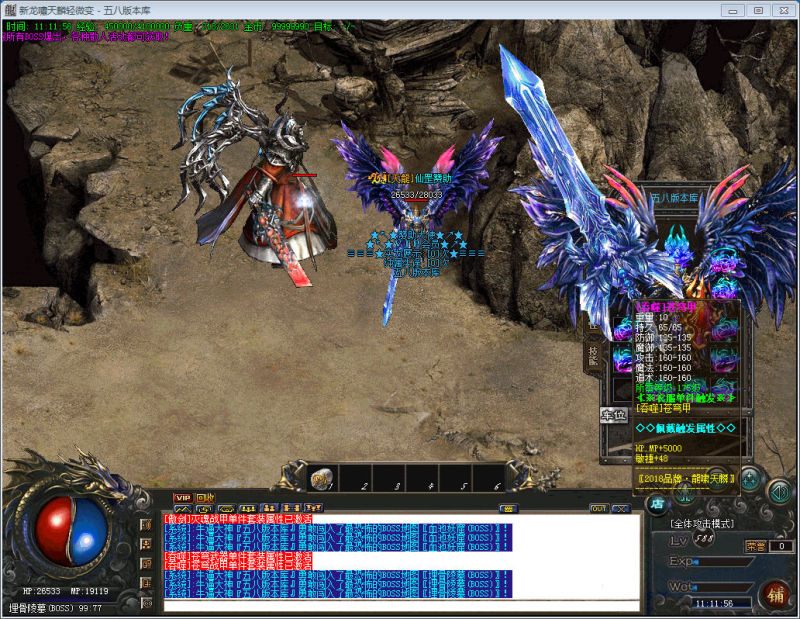This screenshot has width=800, height=619.
Task: Open the VIP menu
Action: coord(182,497)
